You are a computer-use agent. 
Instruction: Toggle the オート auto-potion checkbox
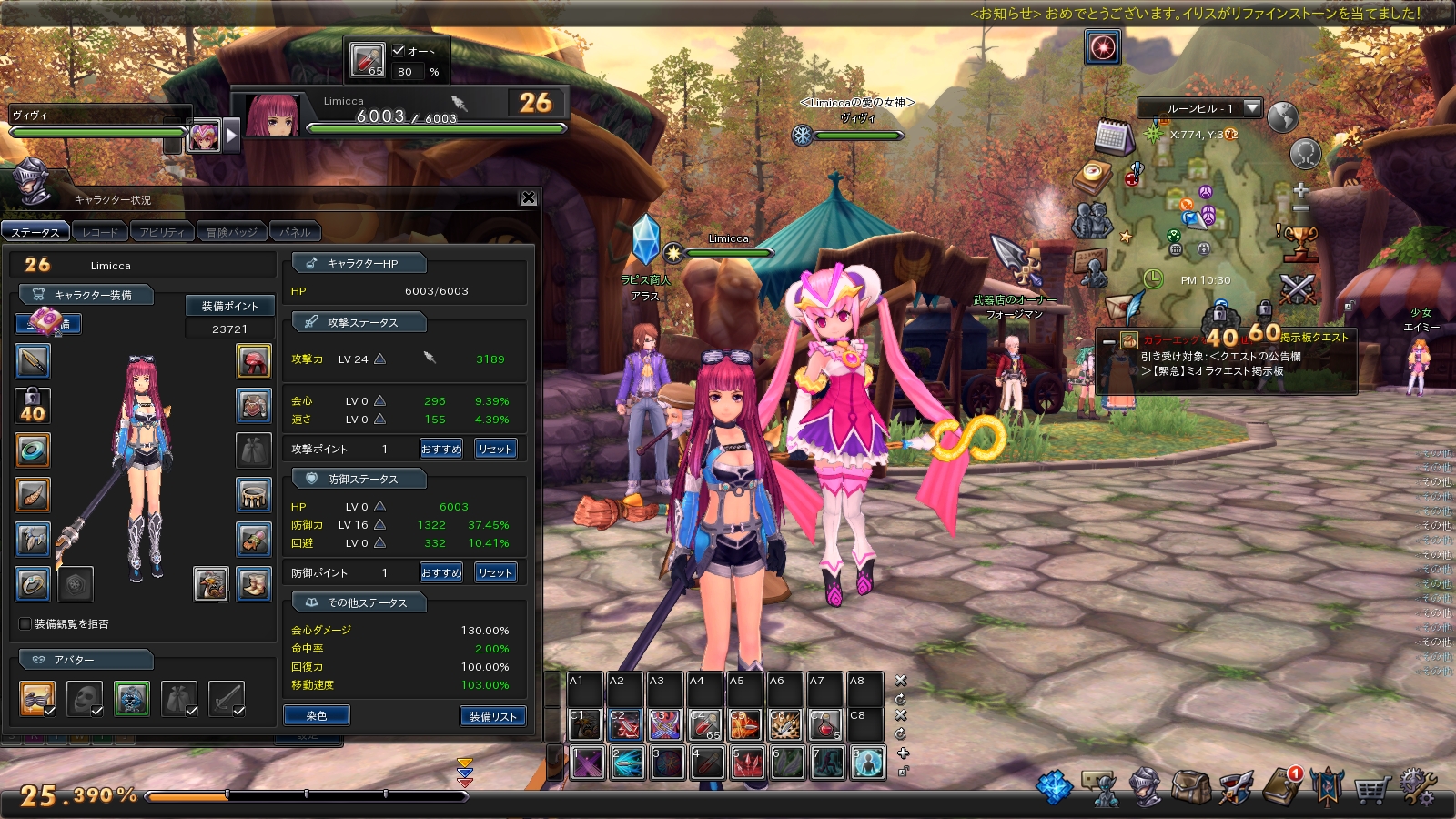coord(399,51)
